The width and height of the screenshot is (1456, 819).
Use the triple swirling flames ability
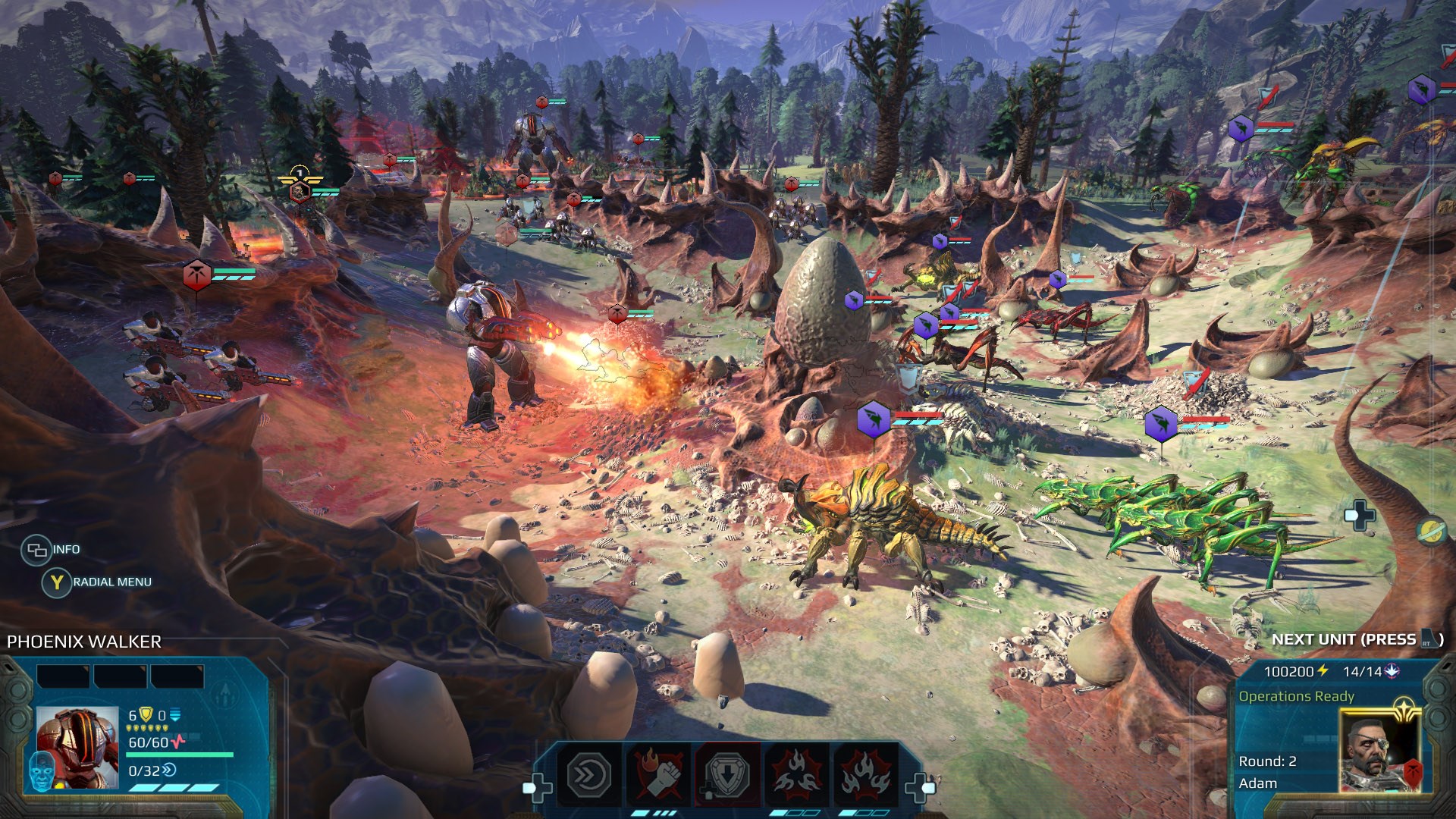point(795,775)
